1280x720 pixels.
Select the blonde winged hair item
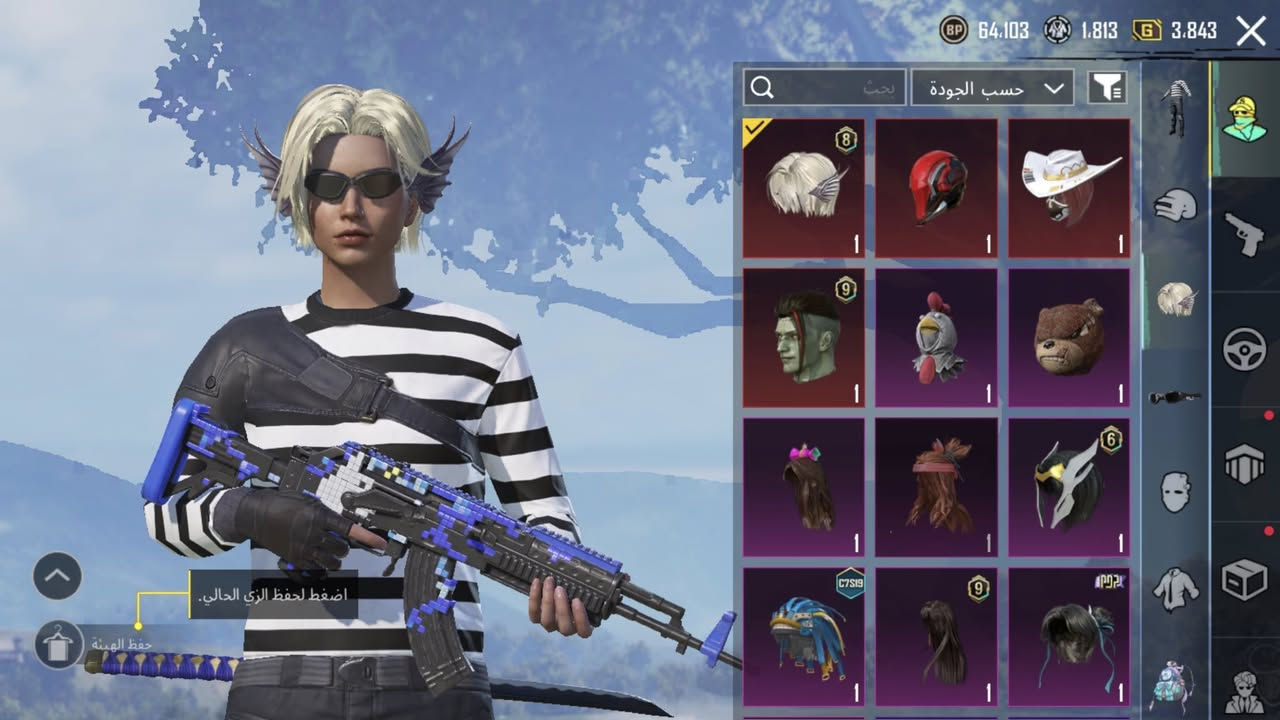804,188
